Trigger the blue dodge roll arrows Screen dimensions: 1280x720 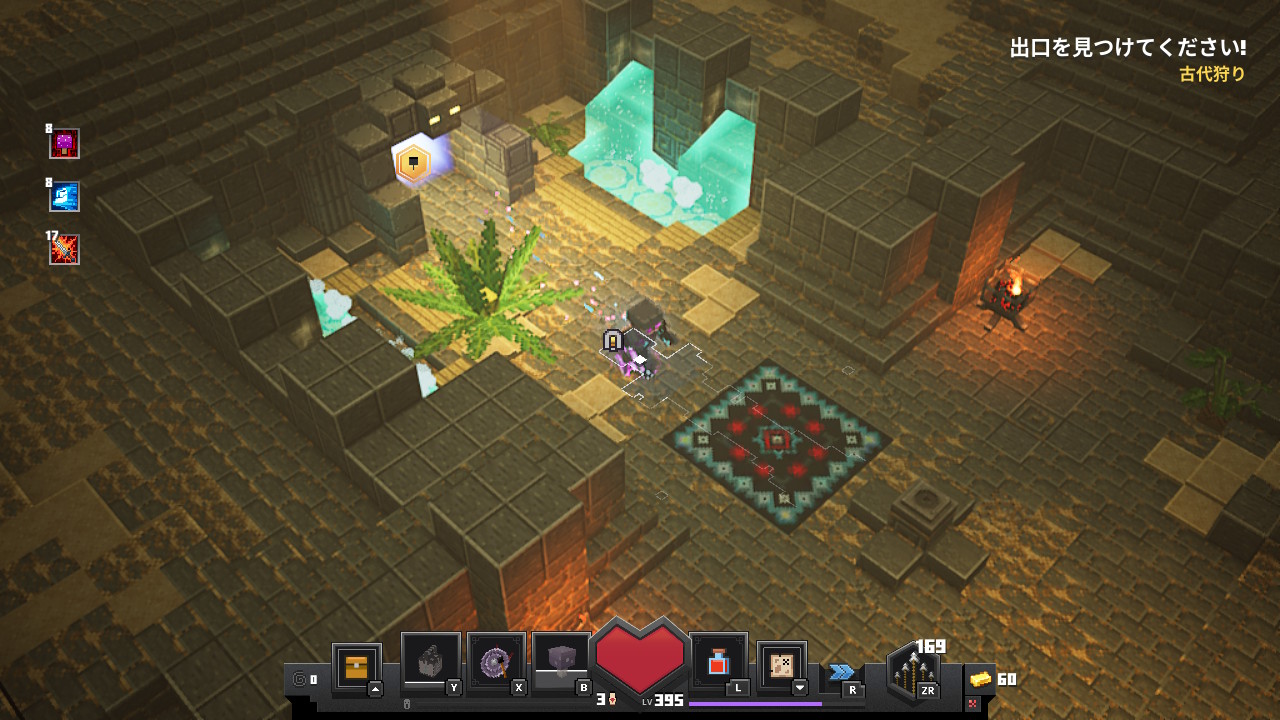click(x=842, y=672)
